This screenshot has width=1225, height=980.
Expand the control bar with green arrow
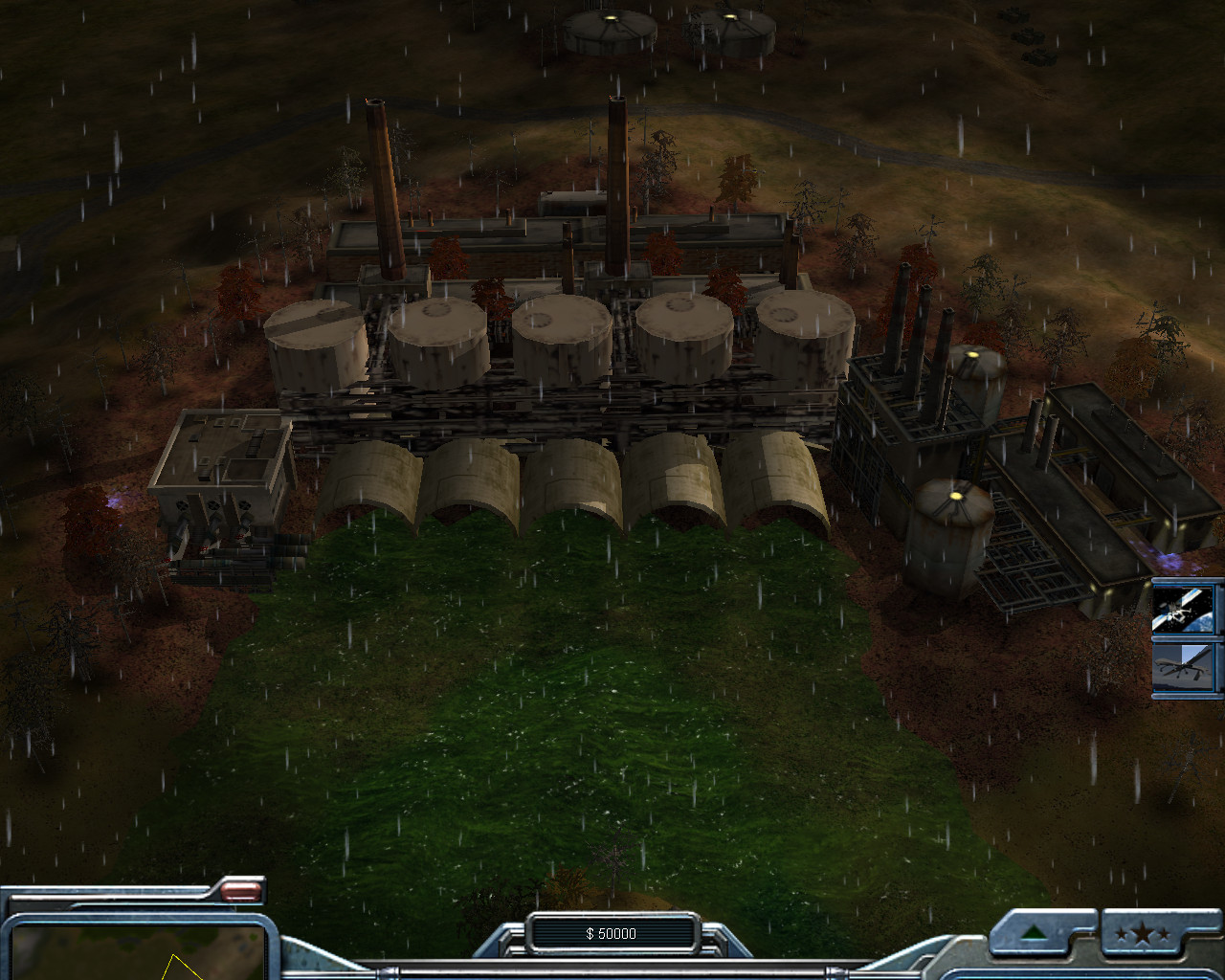pos(1036,935)
